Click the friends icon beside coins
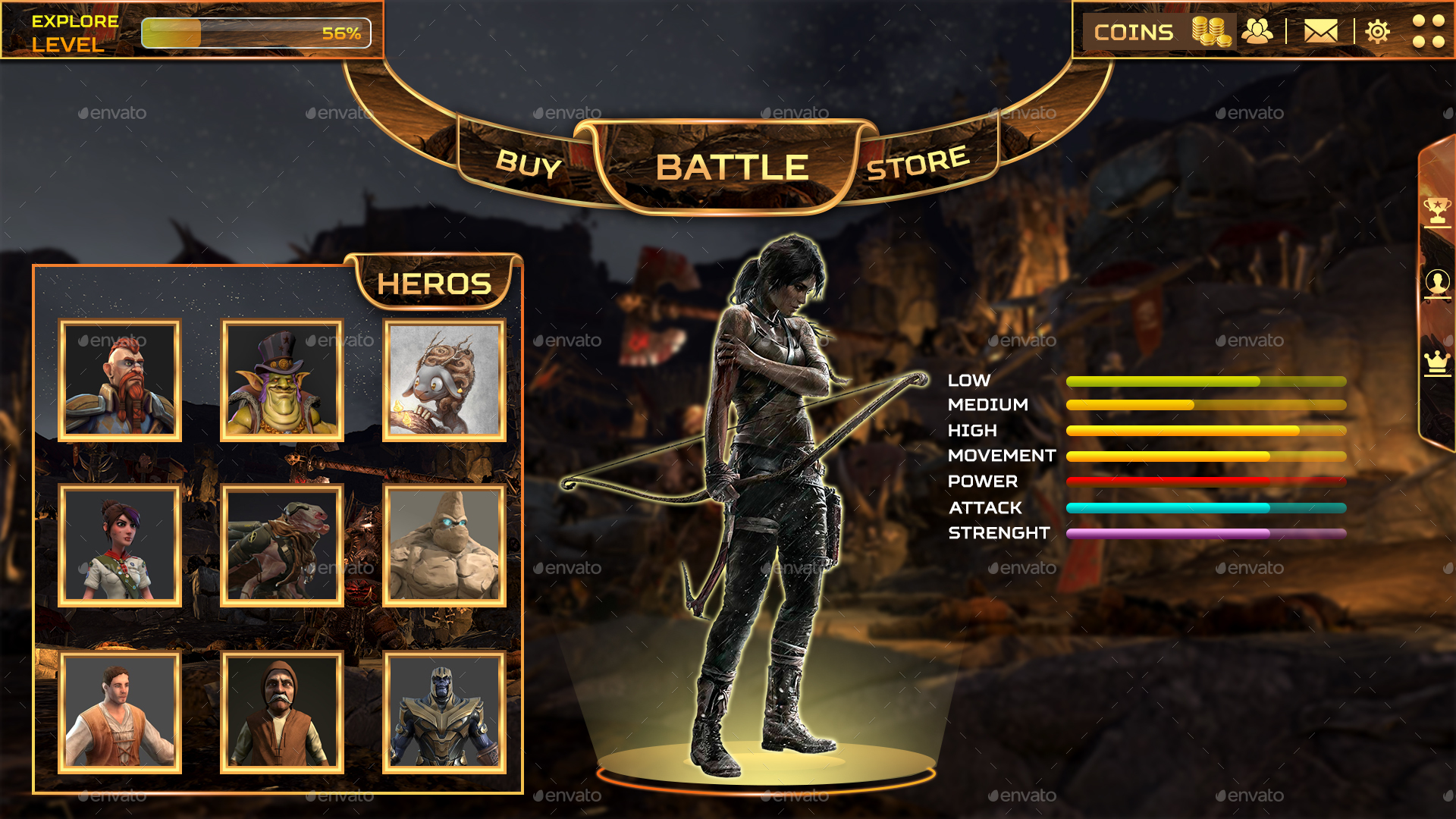 pyautogui.click(x=1258, y=32)
